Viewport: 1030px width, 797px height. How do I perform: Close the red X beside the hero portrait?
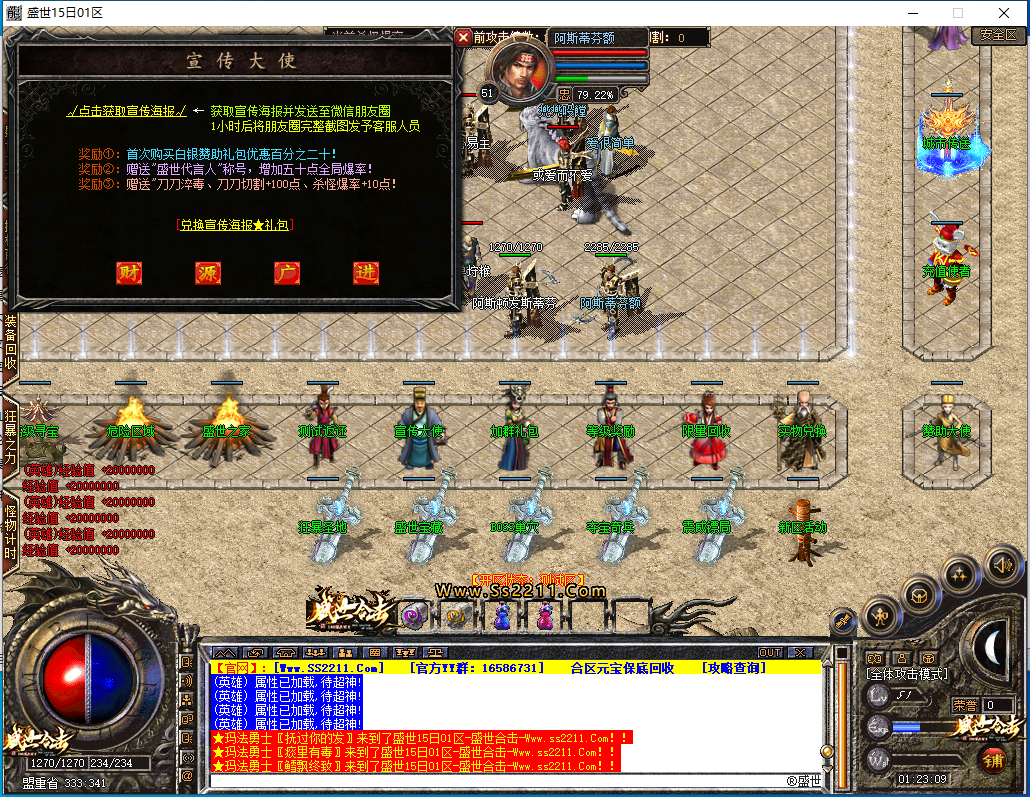click(x=463, y=37)
